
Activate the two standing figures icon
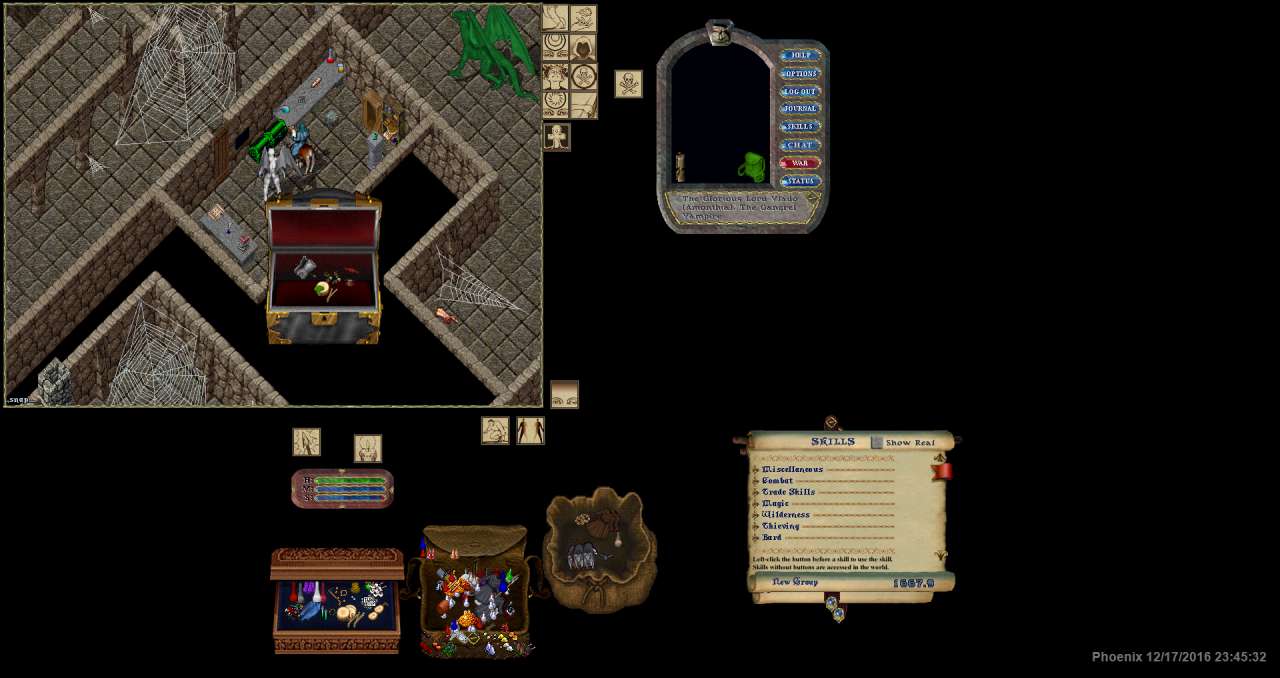coord(530,431)
